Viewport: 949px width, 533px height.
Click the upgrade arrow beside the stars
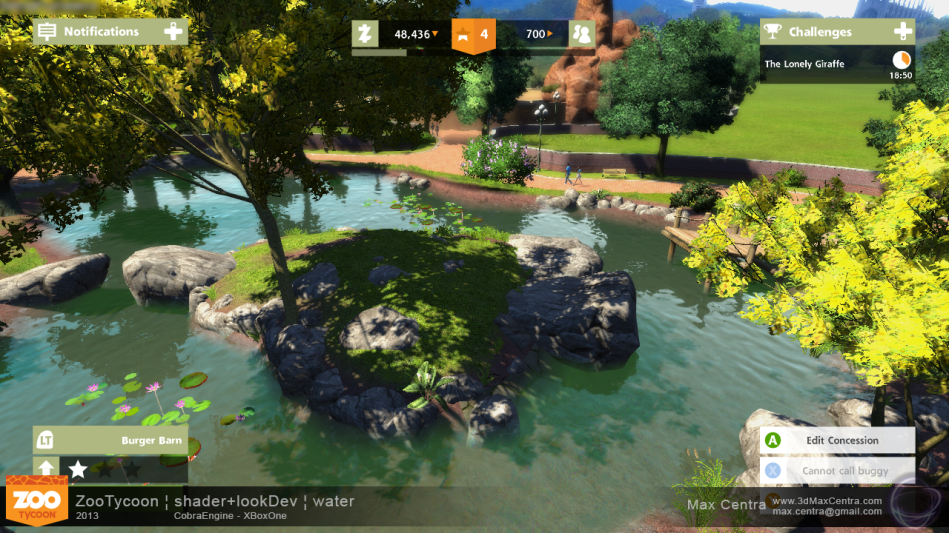47,468
